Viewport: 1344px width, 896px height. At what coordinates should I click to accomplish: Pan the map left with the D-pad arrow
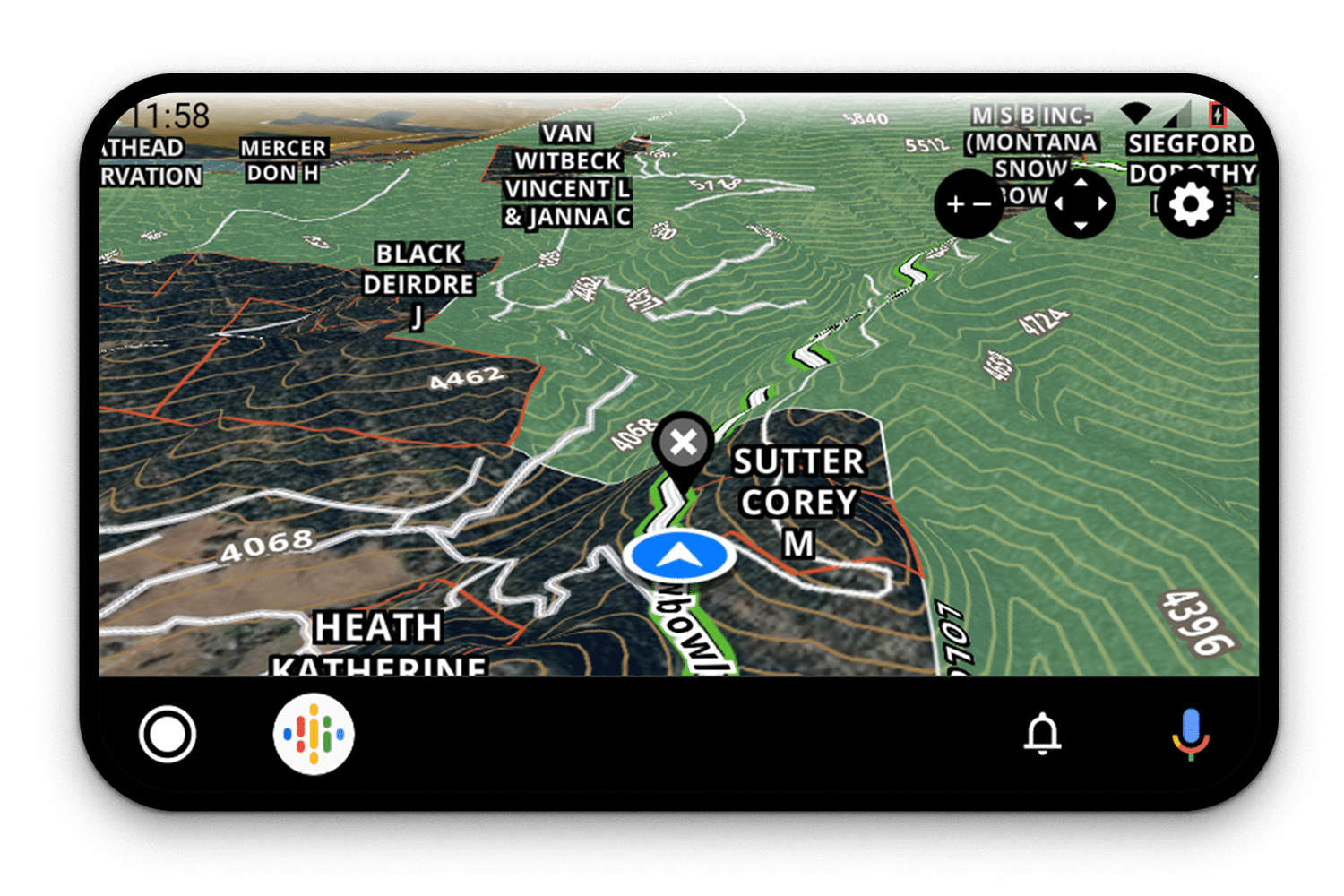[x=1058, y=203]
